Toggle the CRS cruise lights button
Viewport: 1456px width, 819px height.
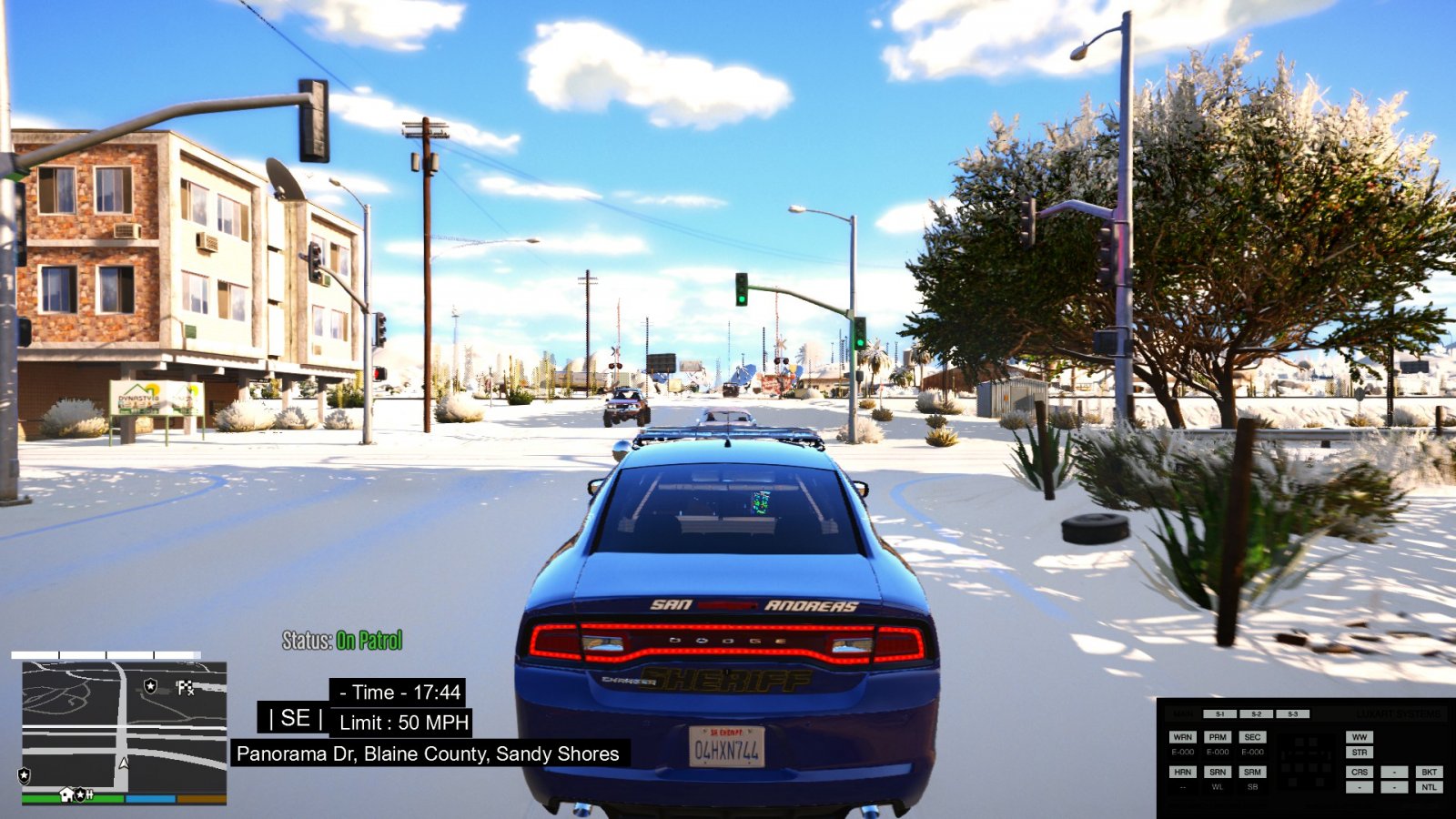click(x=1360, y=772)
